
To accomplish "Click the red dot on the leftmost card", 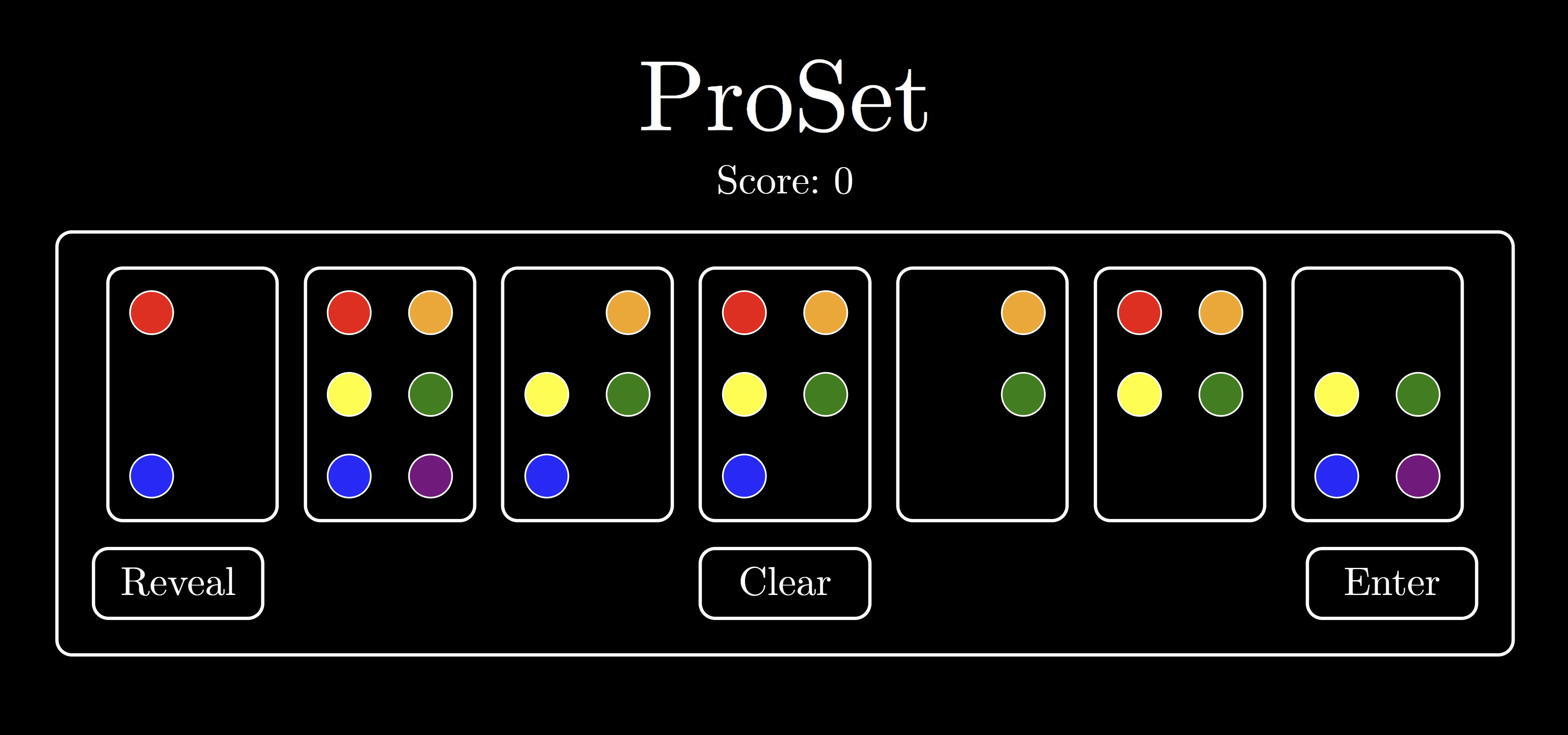I will point(152,312).
